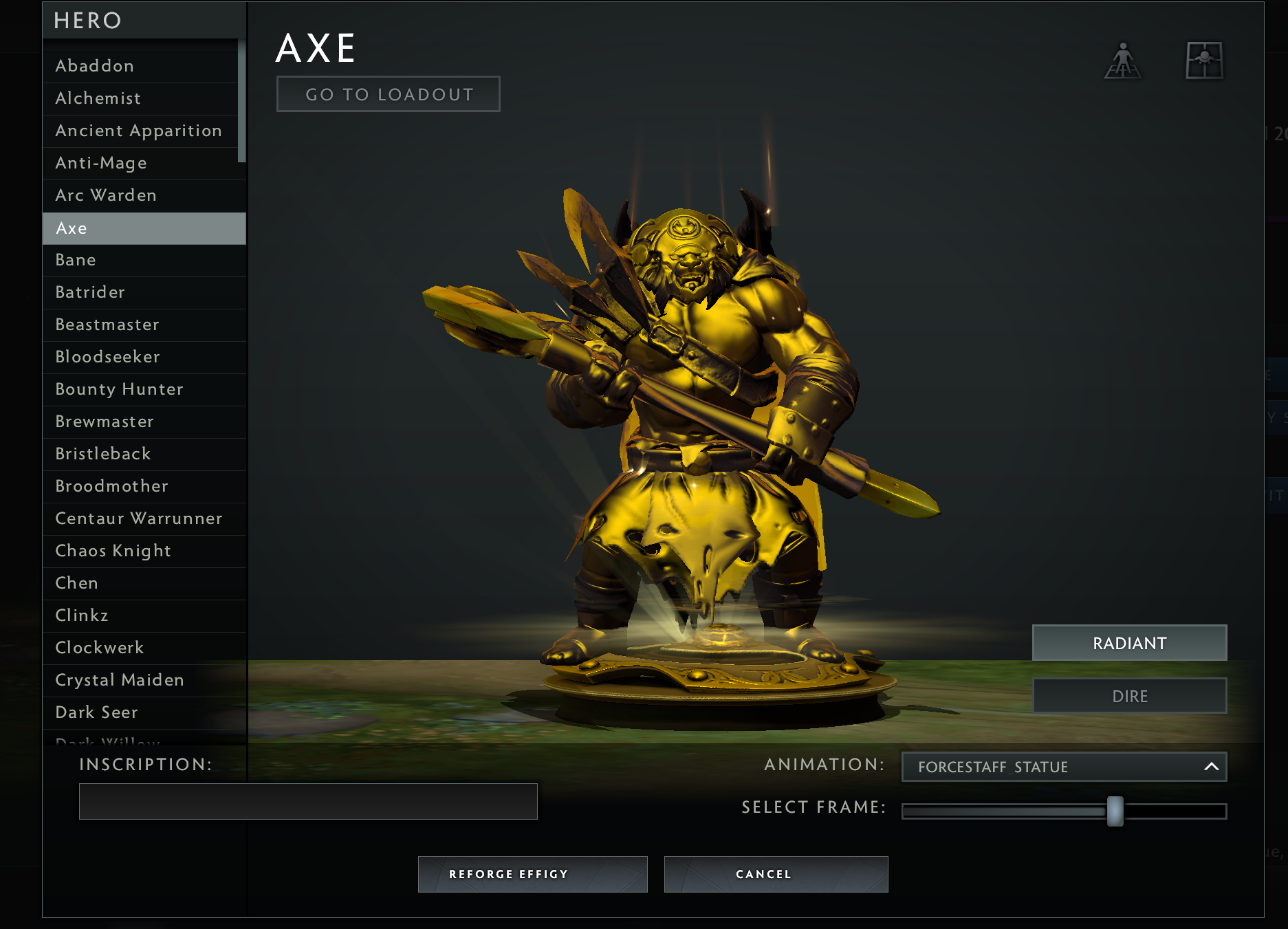The width and height of the screenshot is (1288, 929).
Task: Collapse the FORCESTAFF_STATUE animation list
Action: pyautogui.click(x=1211, y=766)
